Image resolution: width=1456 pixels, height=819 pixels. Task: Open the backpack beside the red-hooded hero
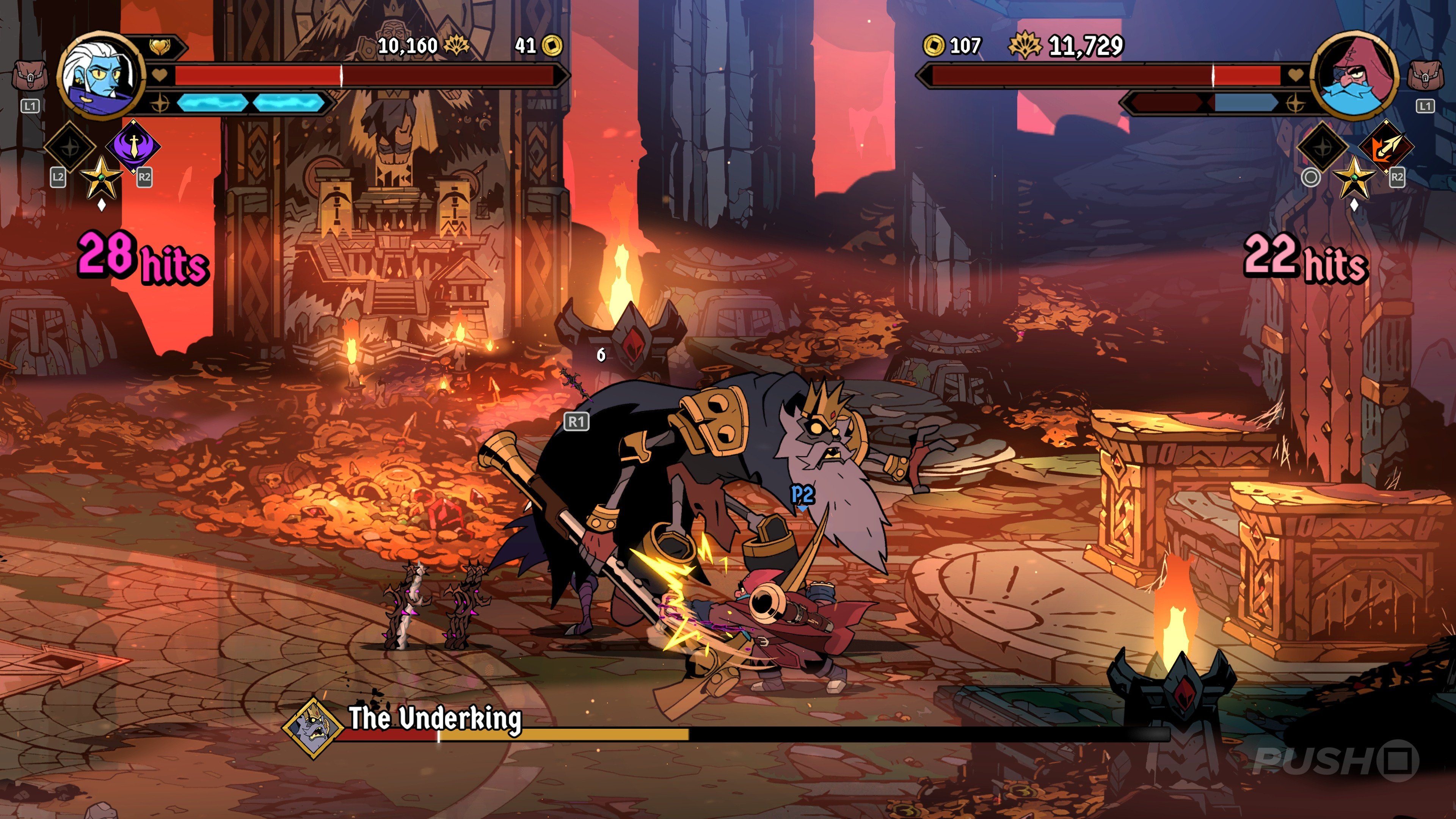(x=1425, y=76)
